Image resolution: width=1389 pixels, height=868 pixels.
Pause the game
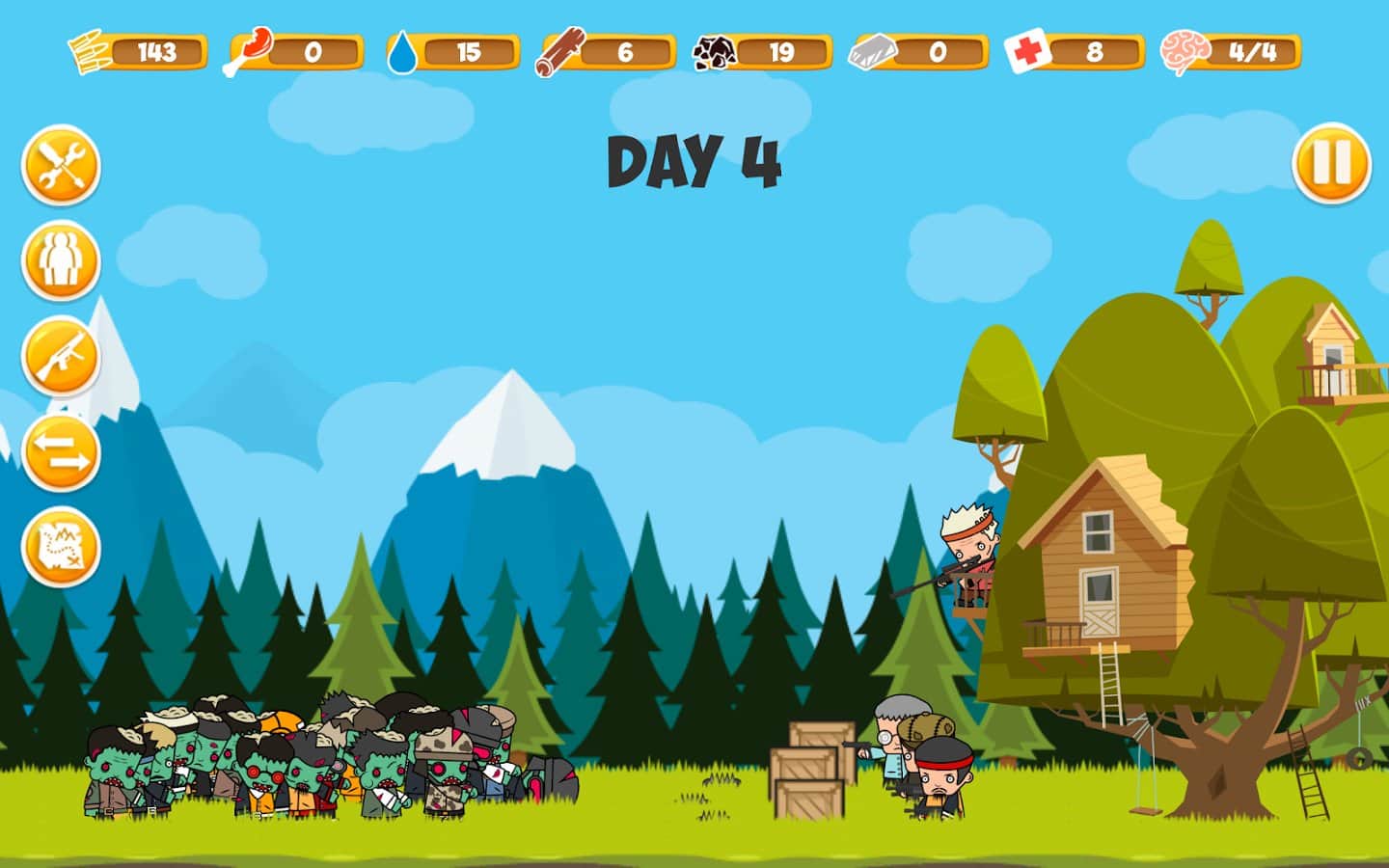point(1331,163)
